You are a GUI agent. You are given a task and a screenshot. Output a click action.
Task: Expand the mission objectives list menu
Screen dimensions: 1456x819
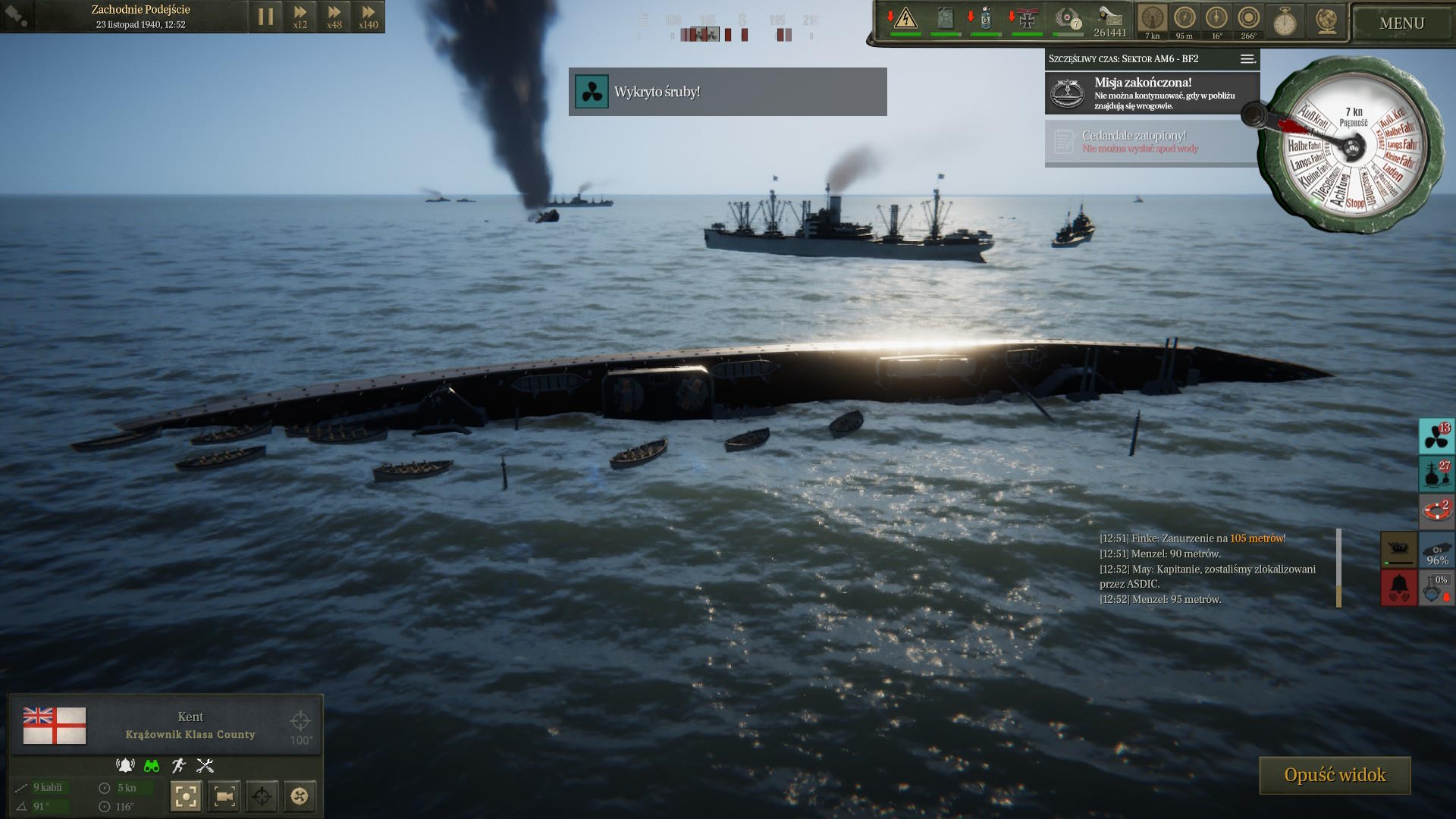[x=1247, y=59]
